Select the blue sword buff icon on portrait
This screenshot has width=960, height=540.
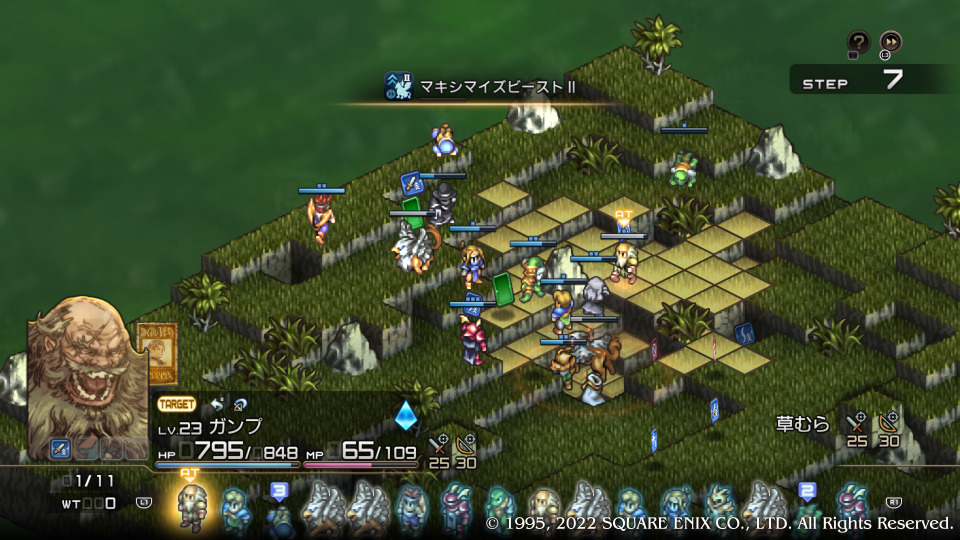pyautogui.click(x=61, y=449)
